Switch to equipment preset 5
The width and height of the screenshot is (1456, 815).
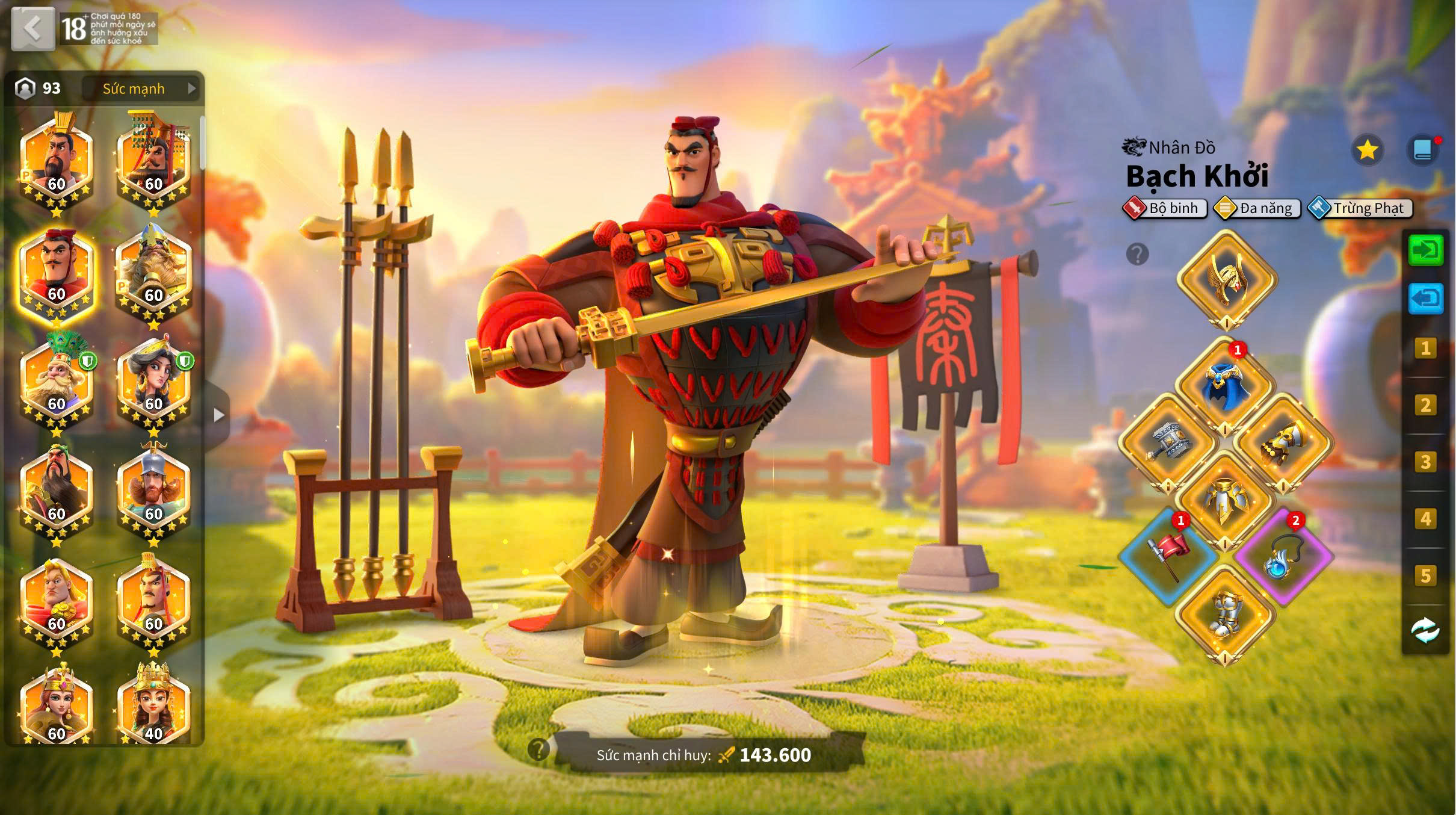pos(1425,575)
